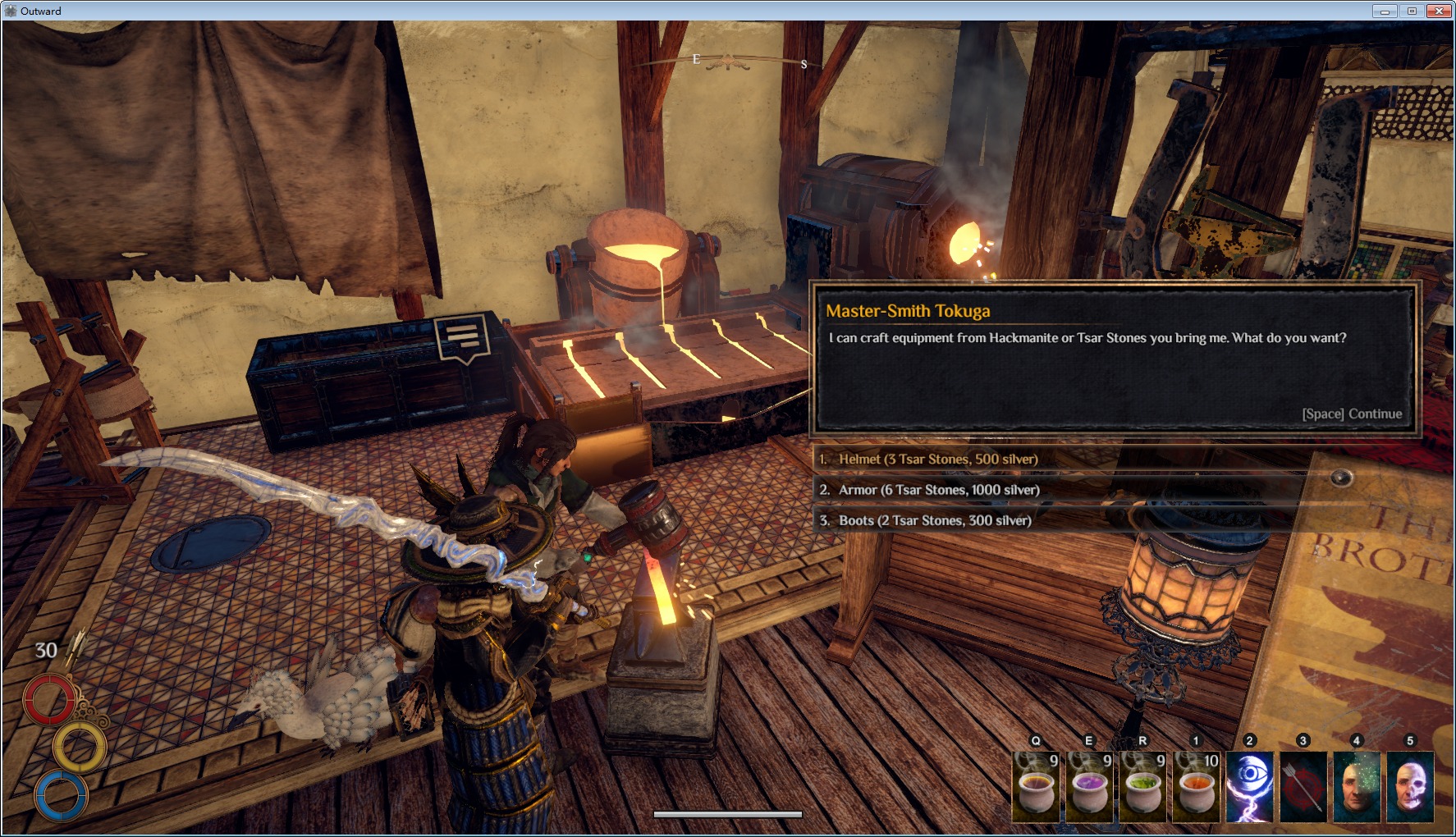Use the green herb pot quickslot
This screenshot has width=1456, height=837.
[x=1143, y=787]
